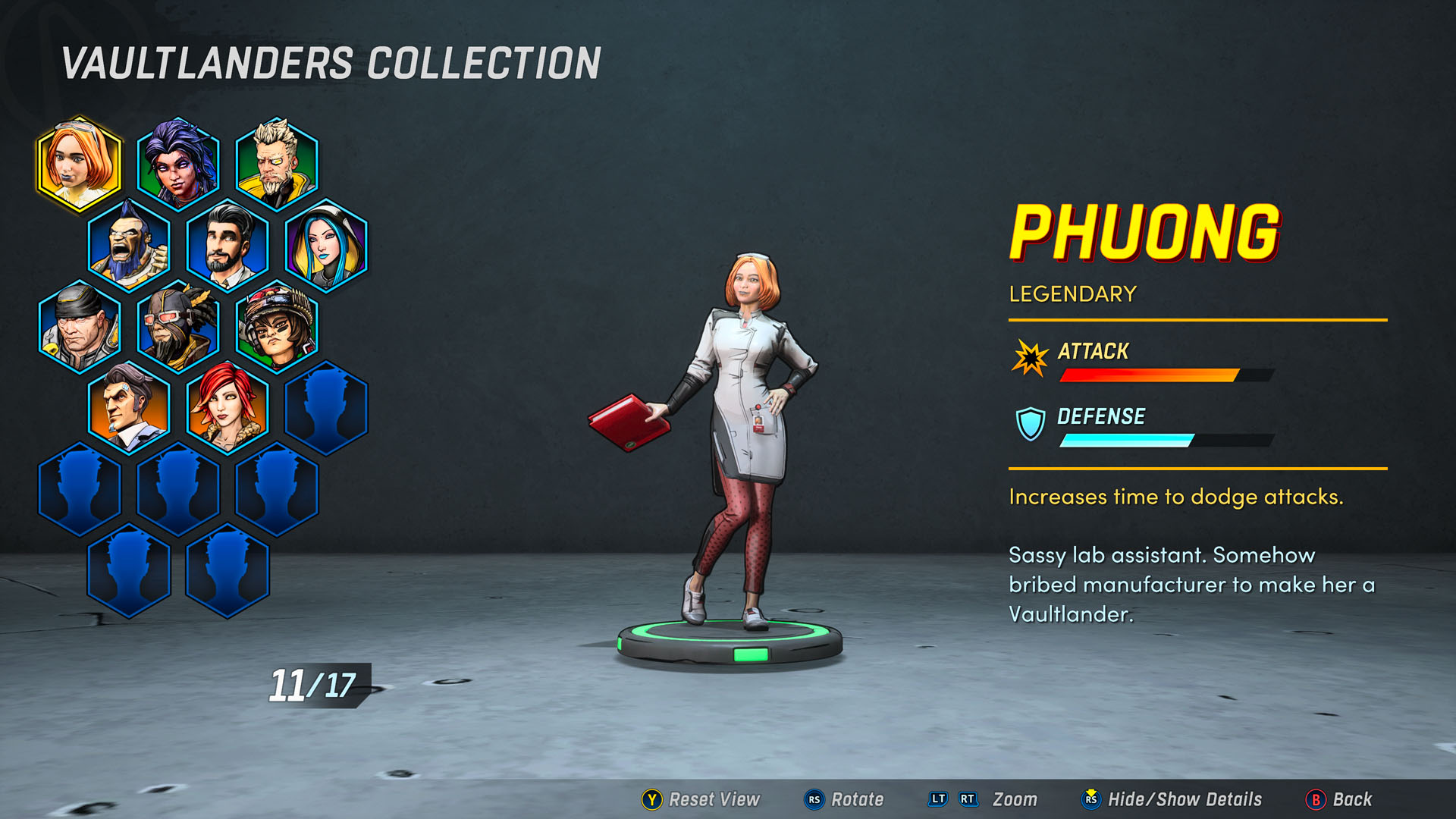Choose the masked man on orange background
1456x819 pixels.
click(129, 408)
